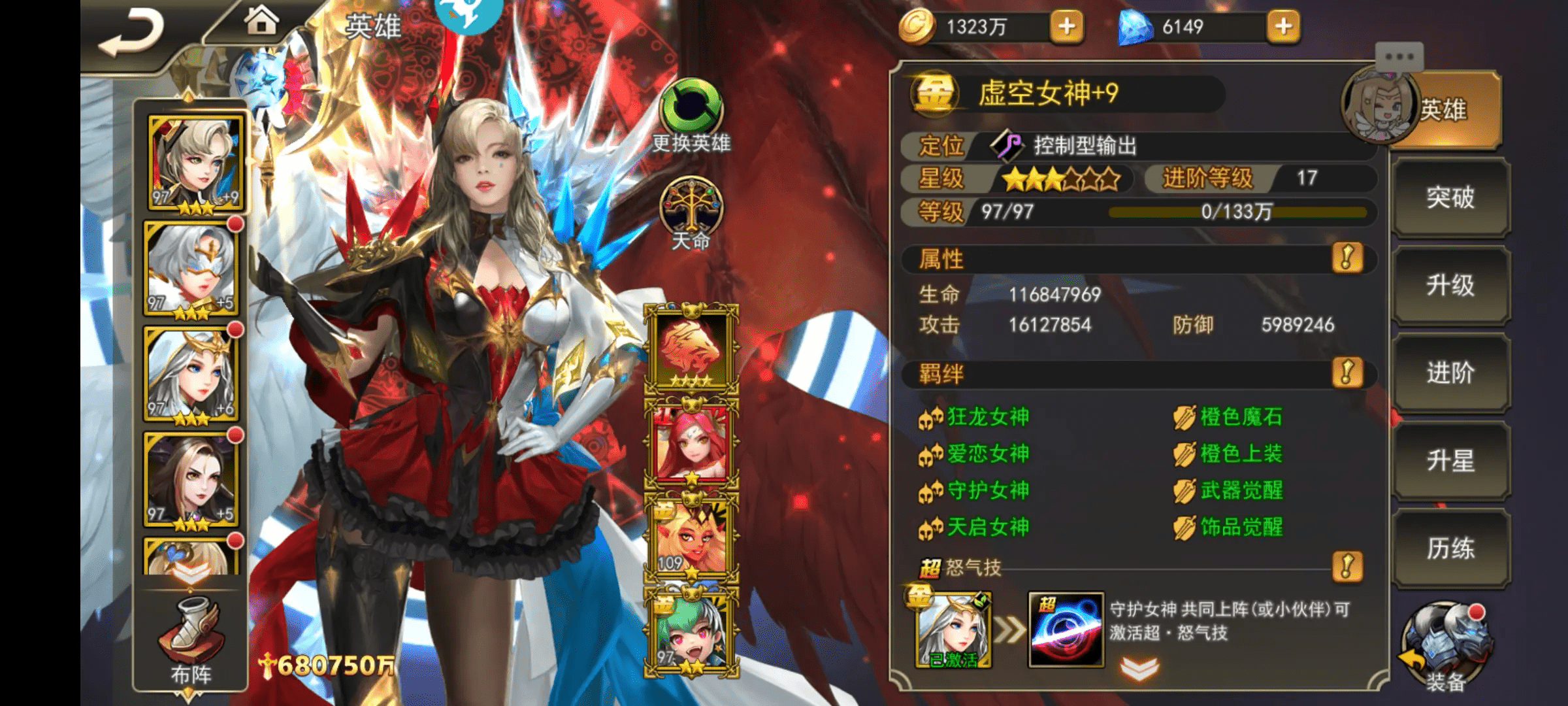Viewport: 1568px width, 706px height.
Task: Tap the home icon in the top bar
Action: [x=261, y=22]
